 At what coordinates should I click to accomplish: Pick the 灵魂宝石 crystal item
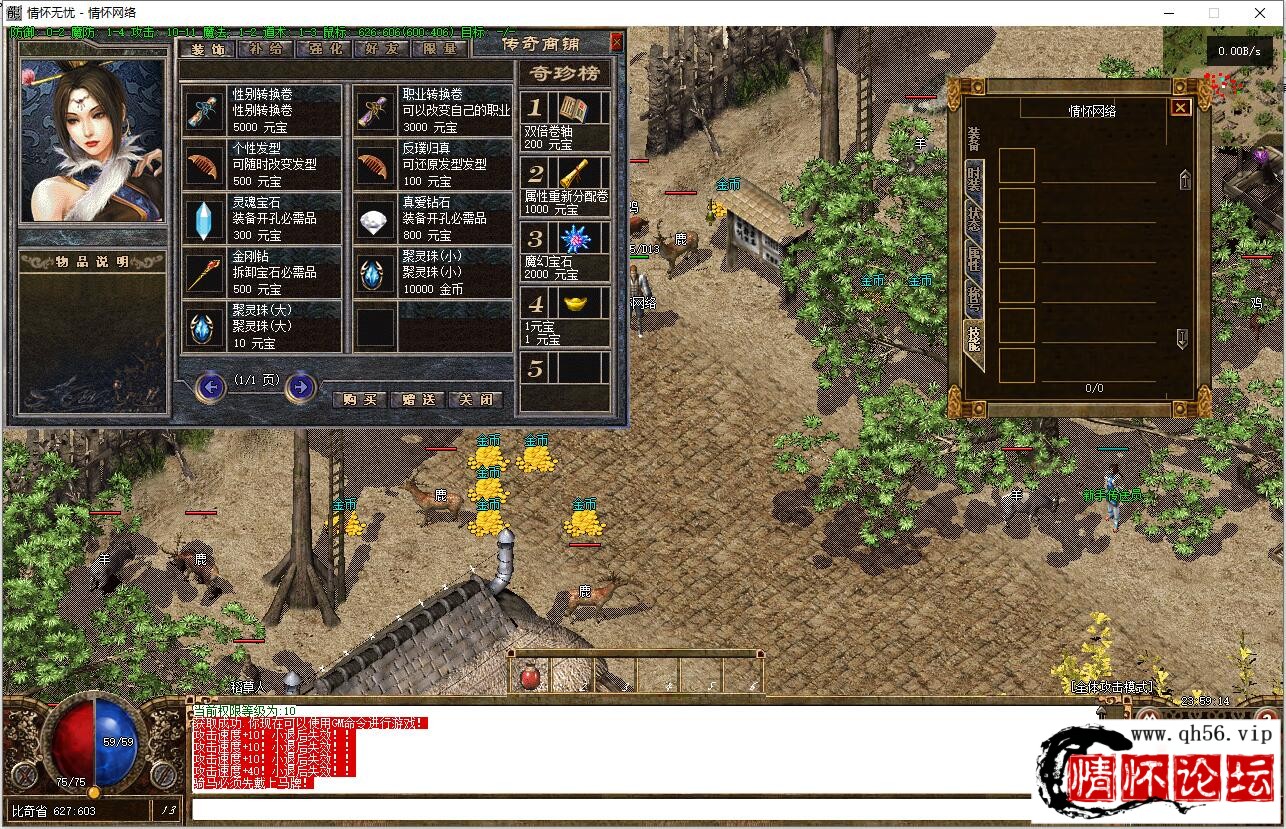(262, 218)
